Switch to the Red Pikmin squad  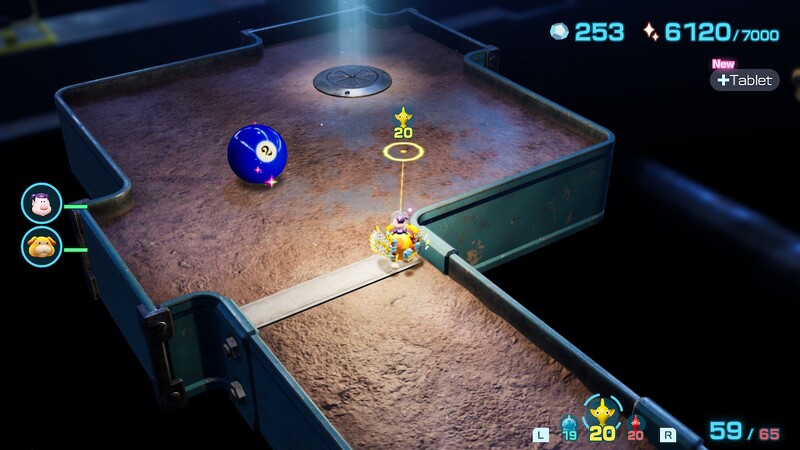636,425
